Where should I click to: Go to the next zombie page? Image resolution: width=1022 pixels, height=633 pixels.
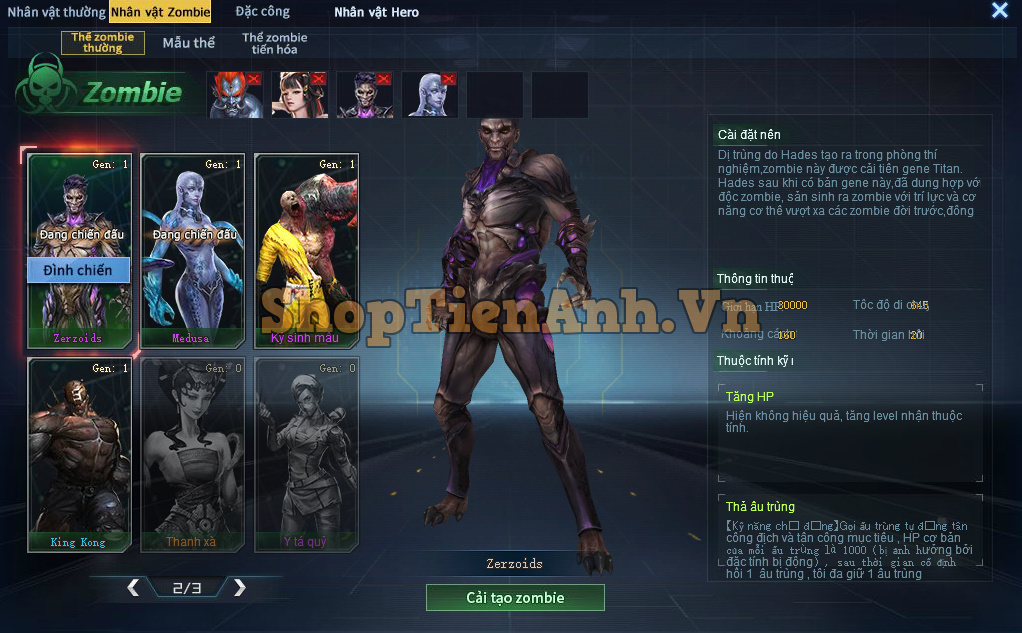click(239, 588)
